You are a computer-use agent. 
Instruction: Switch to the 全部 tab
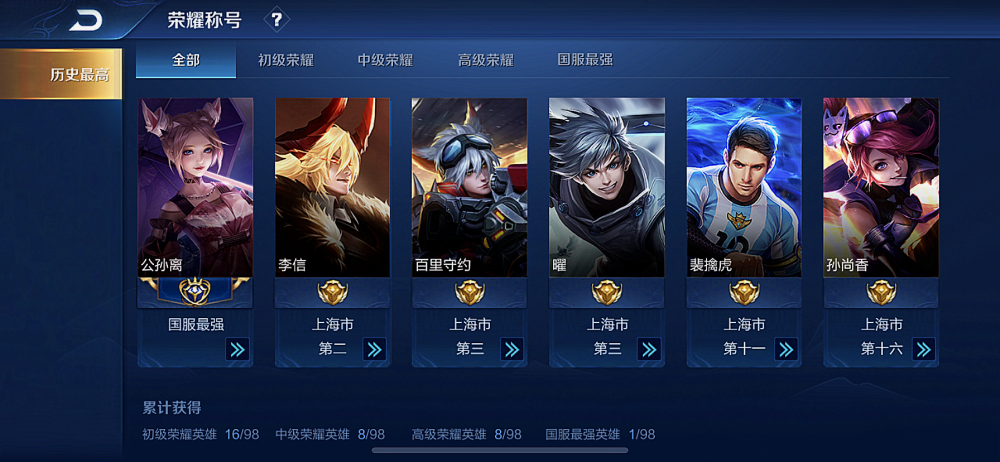tap(186, 60)
